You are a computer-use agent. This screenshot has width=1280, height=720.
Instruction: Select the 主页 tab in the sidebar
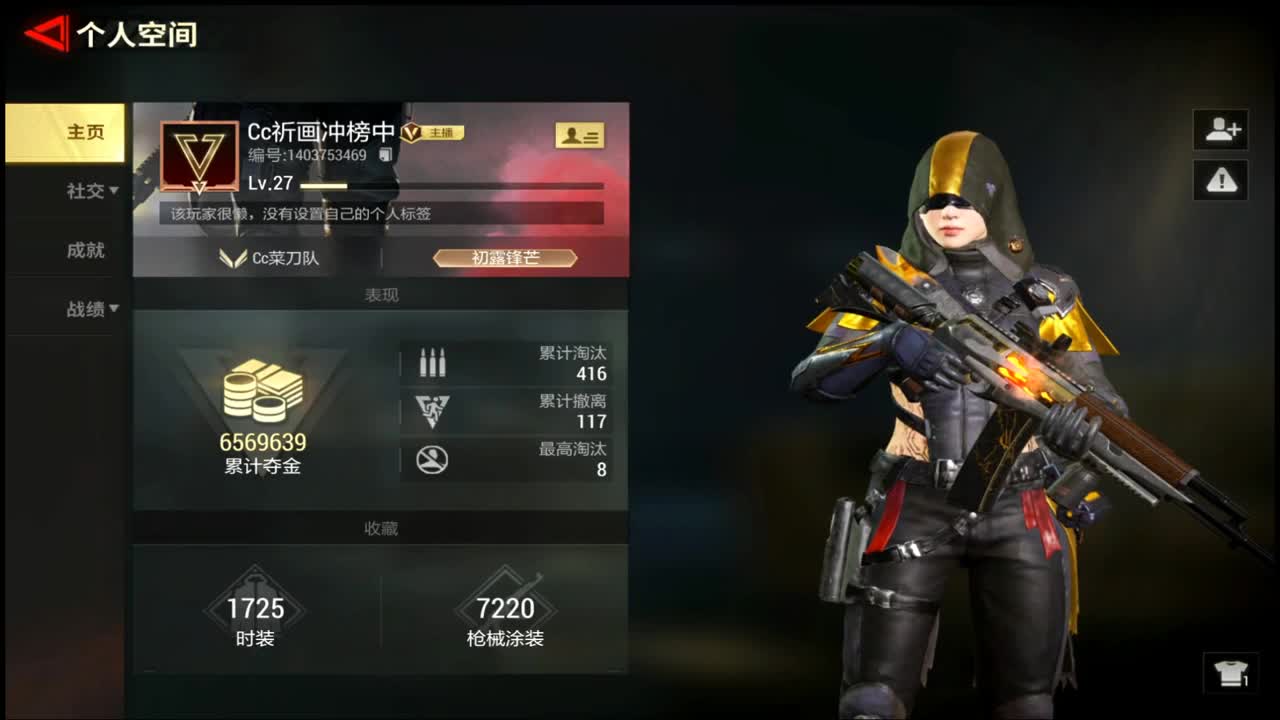click(85, 131)
